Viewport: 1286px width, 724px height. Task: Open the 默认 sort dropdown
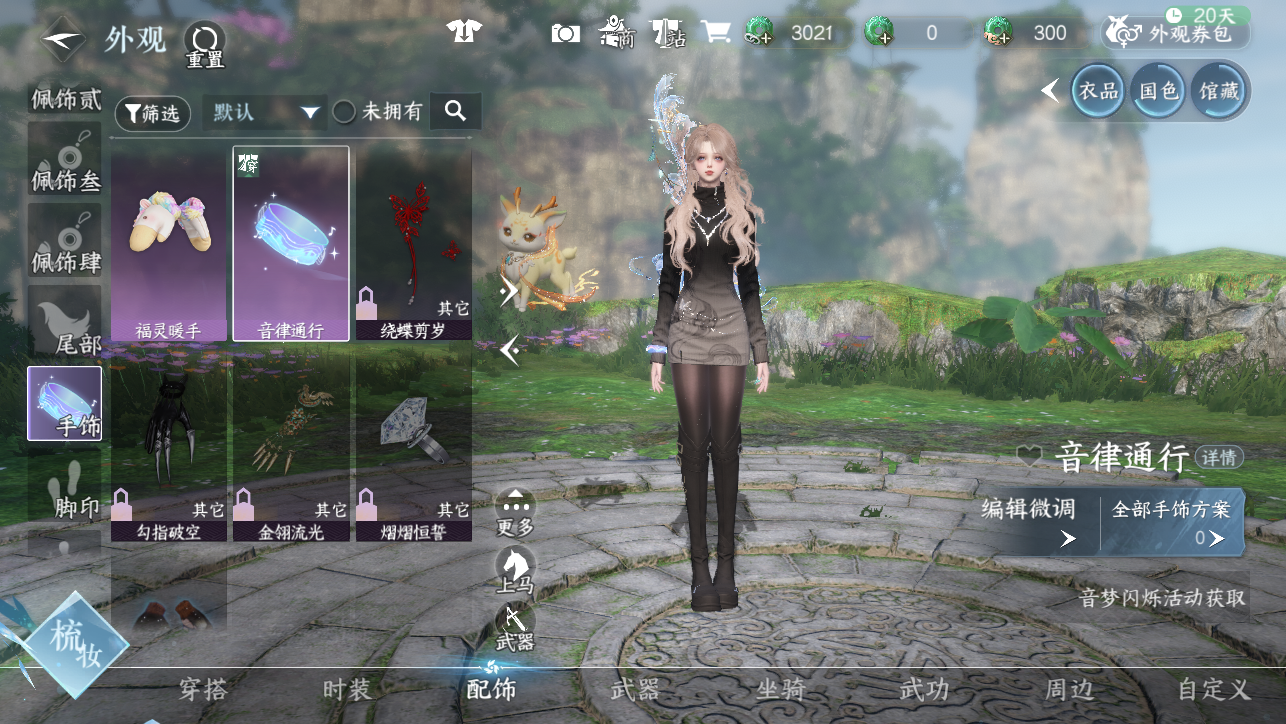(x=265, y=112)
